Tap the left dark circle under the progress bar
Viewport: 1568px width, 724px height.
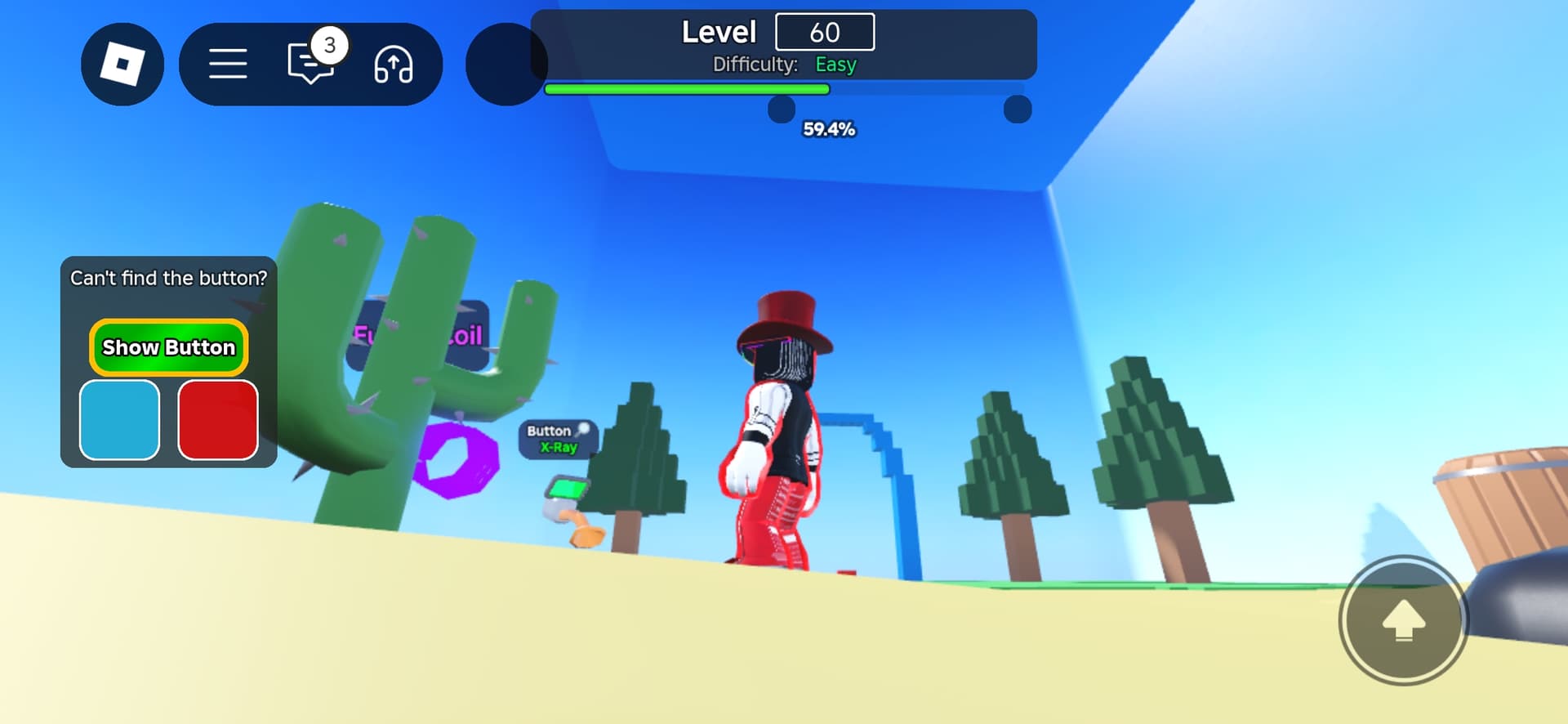782,106
